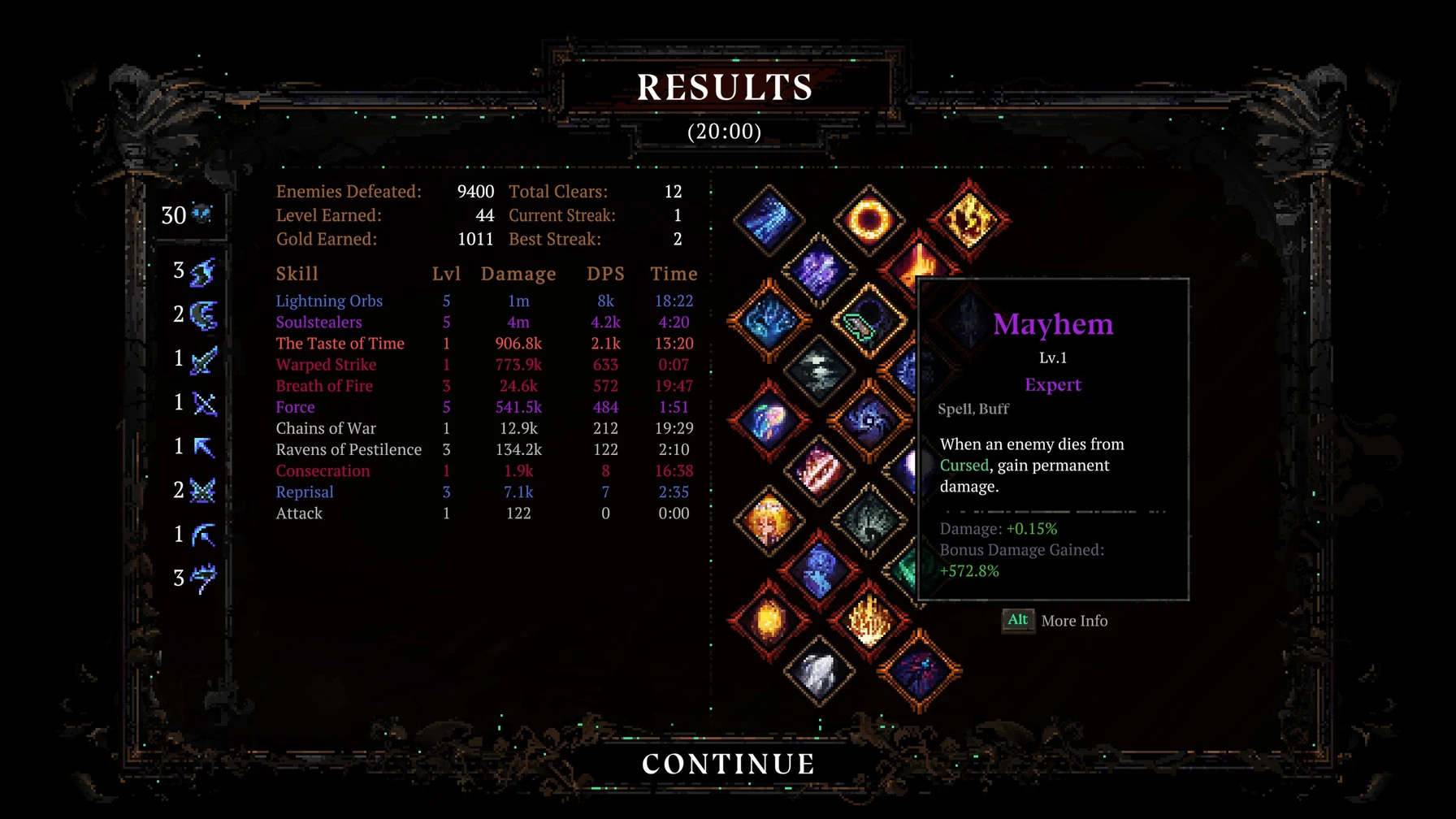Choose the blonde character portrait skill icon
Viewport: 1456px width, 819px height.
point(769,521)
